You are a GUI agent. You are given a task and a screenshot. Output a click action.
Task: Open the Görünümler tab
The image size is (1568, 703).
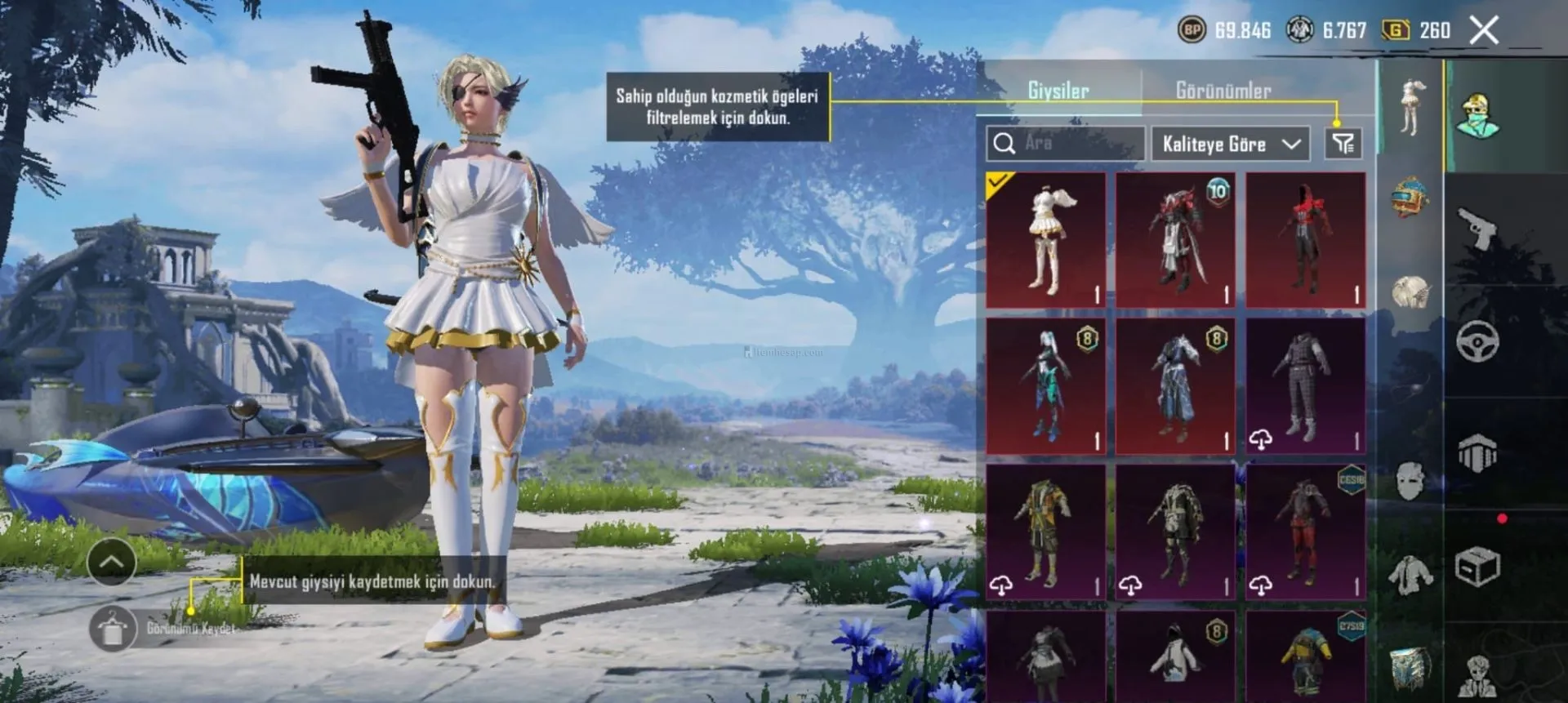click(1223, 91)
